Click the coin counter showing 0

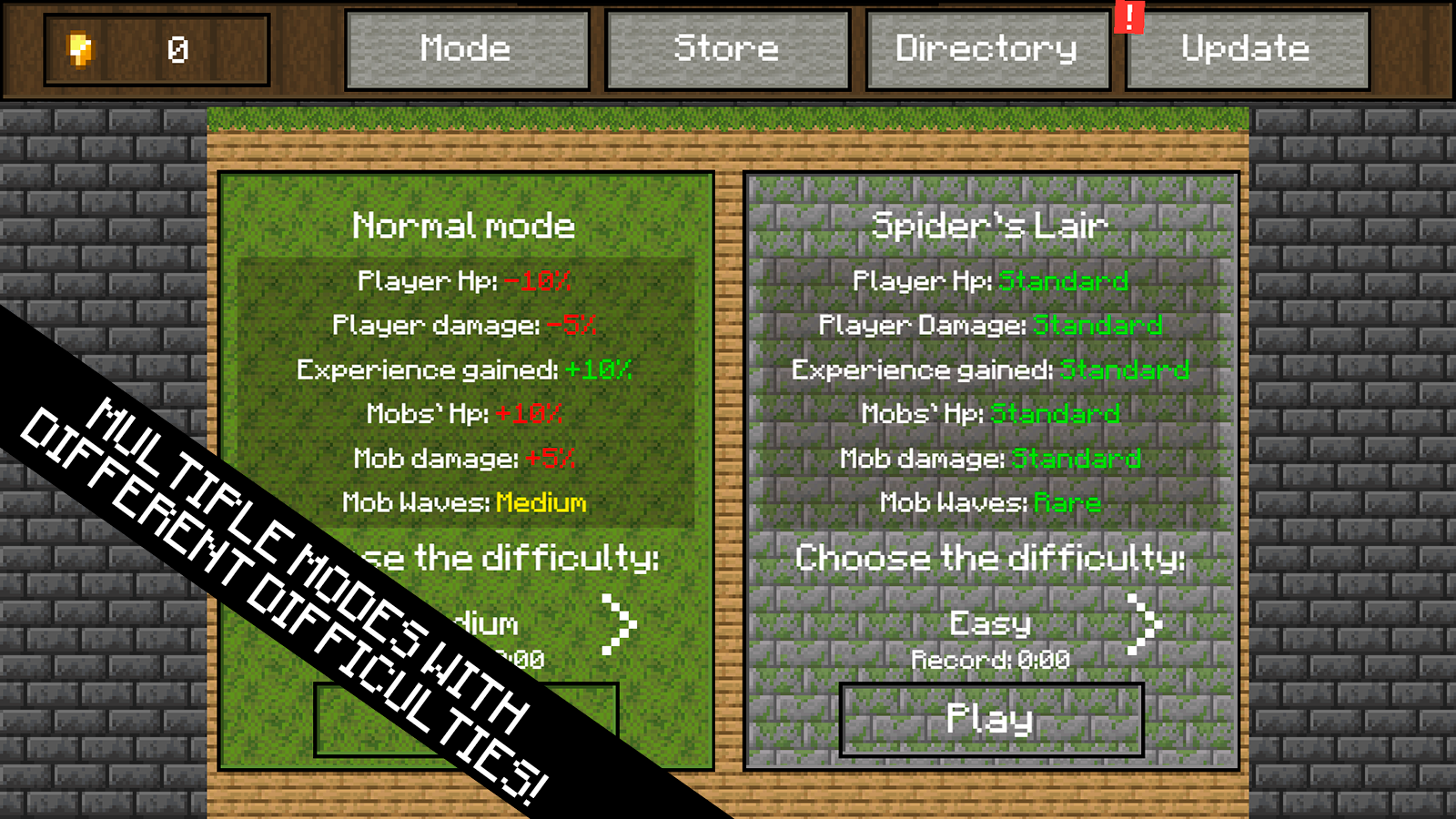pos(178,50)
